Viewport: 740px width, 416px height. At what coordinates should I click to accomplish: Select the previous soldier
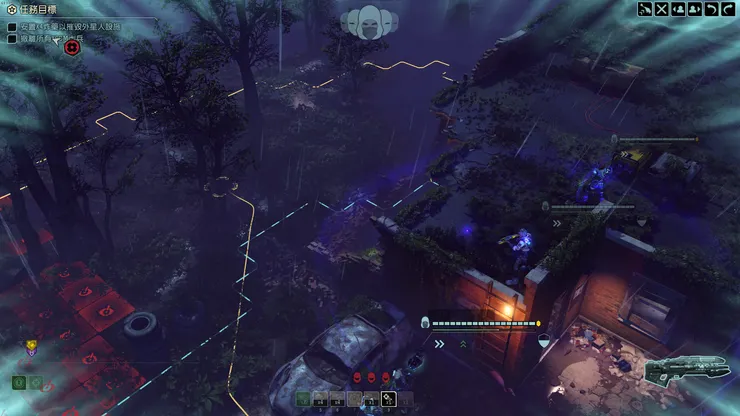678,9
